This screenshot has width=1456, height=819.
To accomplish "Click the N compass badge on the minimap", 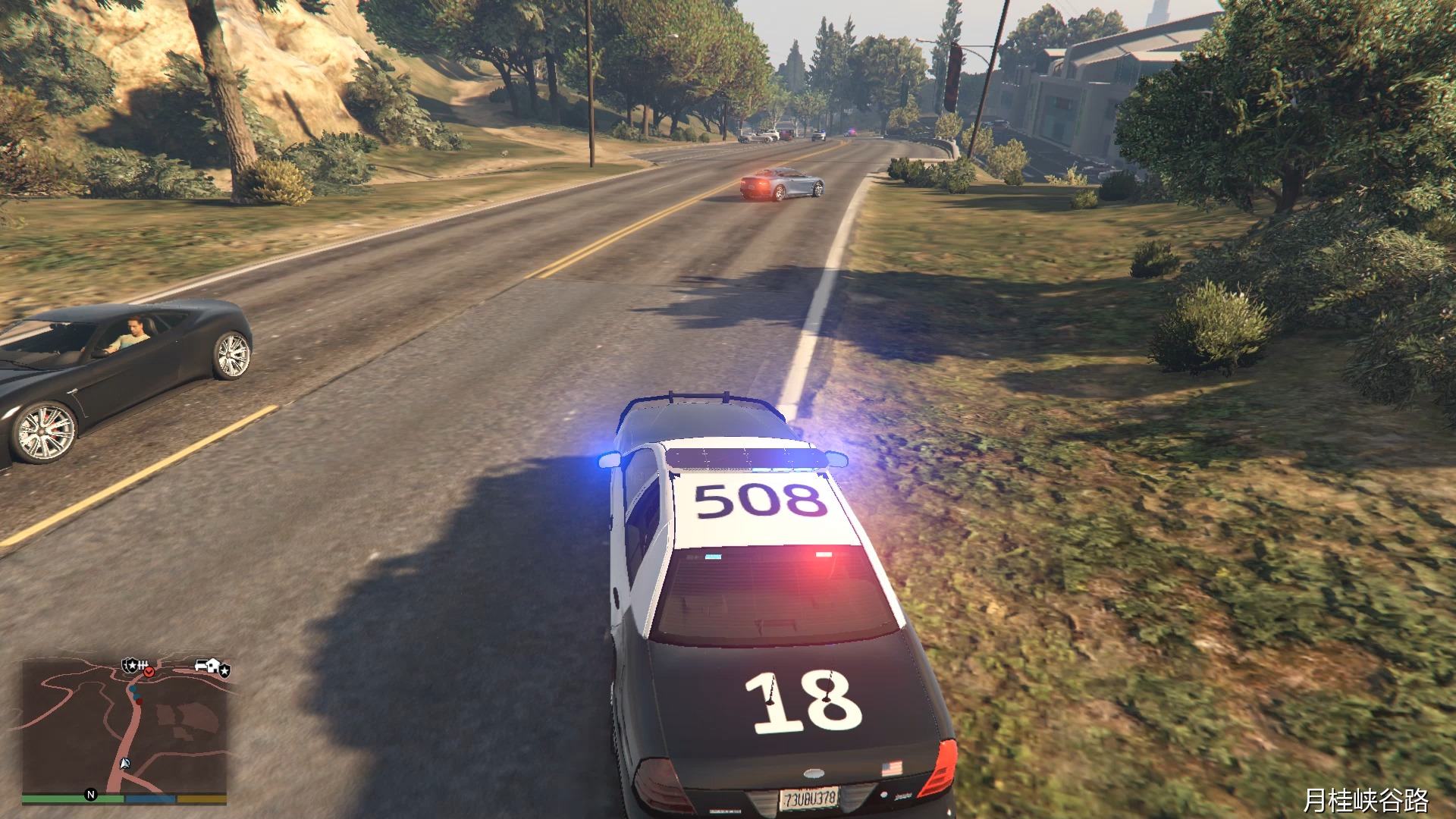I will pyautogui.click(x=91, y=795).
